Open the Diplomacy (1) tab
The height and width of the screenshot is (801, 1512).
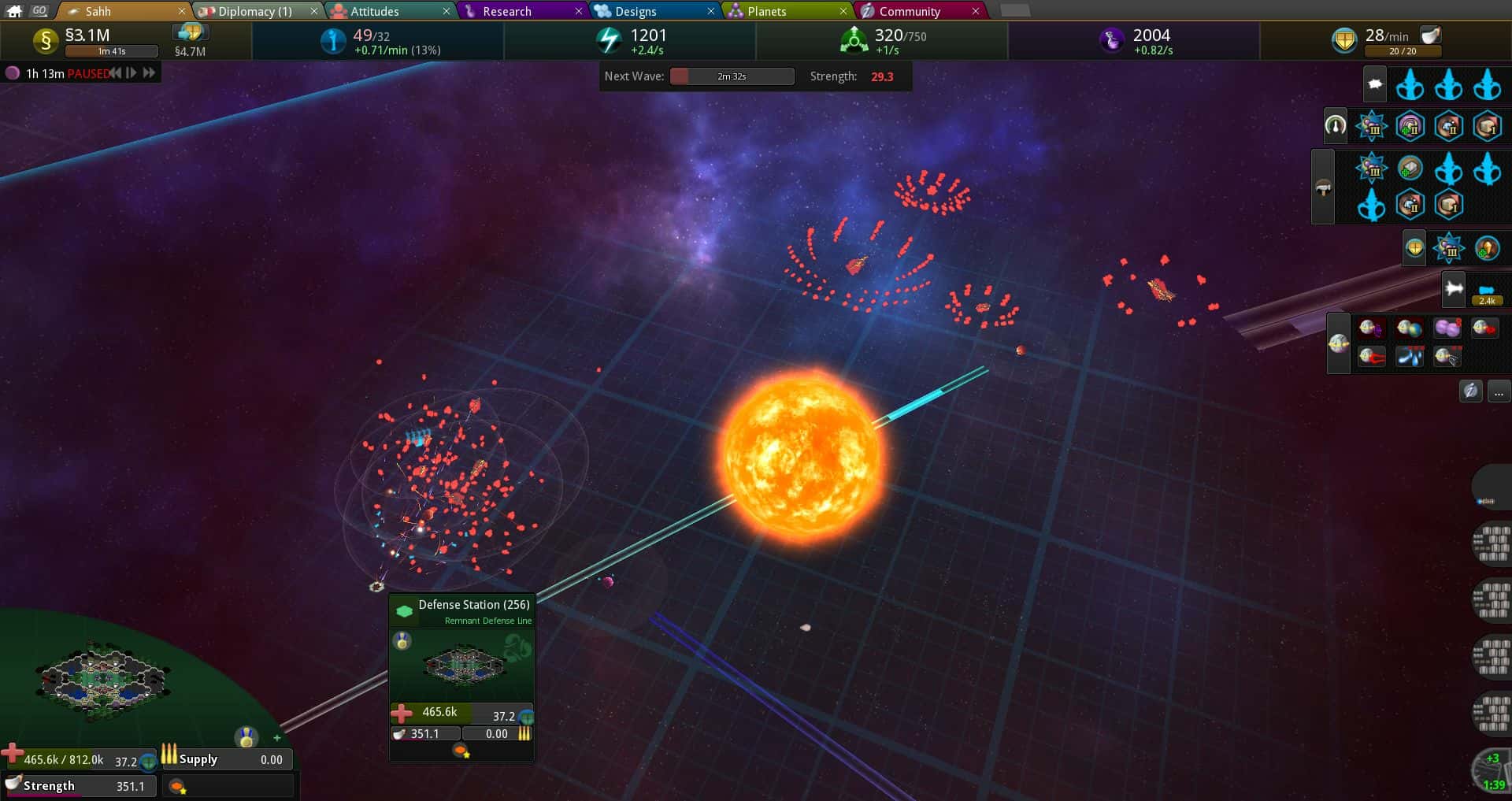254,11
